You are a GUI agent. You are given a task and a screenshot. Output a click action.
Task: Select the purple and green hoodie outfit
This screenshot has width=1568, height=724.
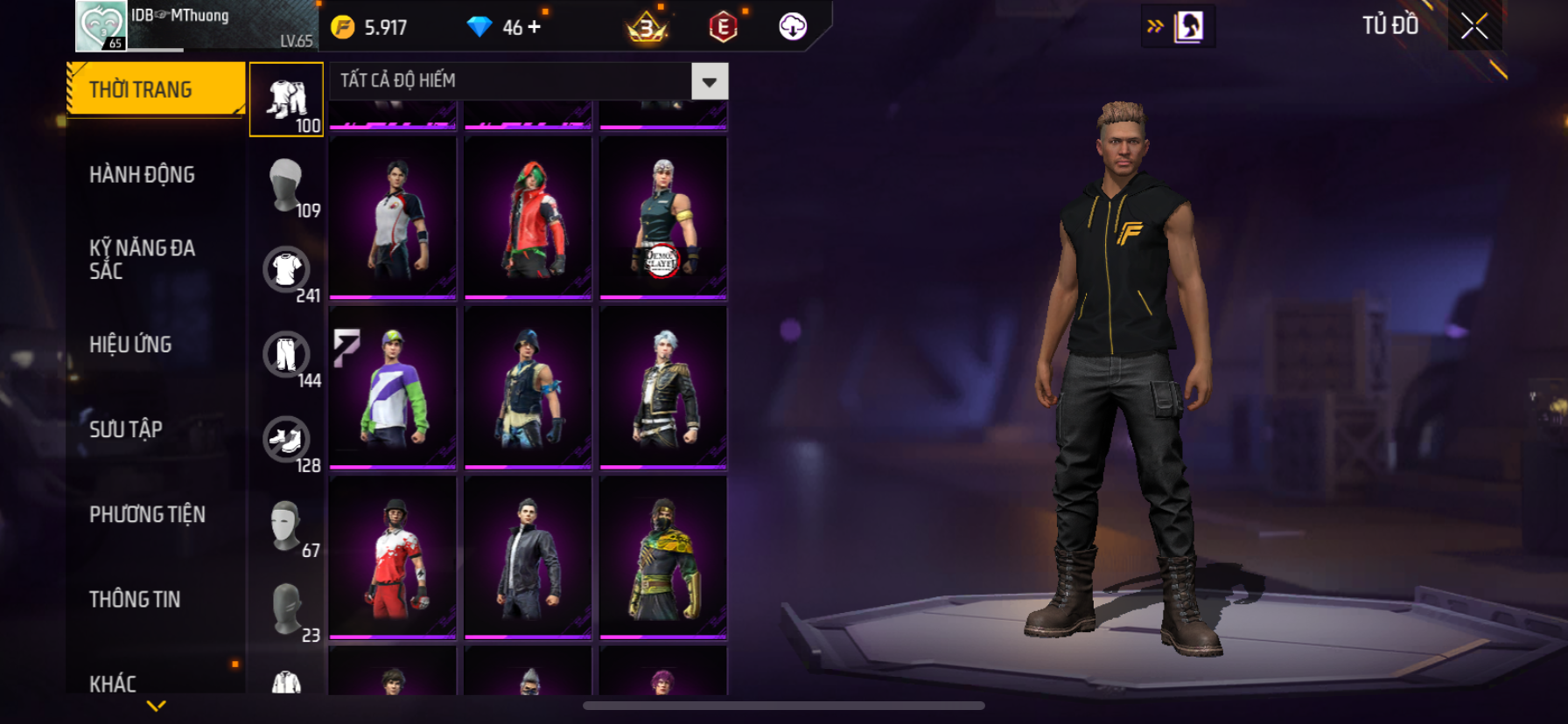393,386
